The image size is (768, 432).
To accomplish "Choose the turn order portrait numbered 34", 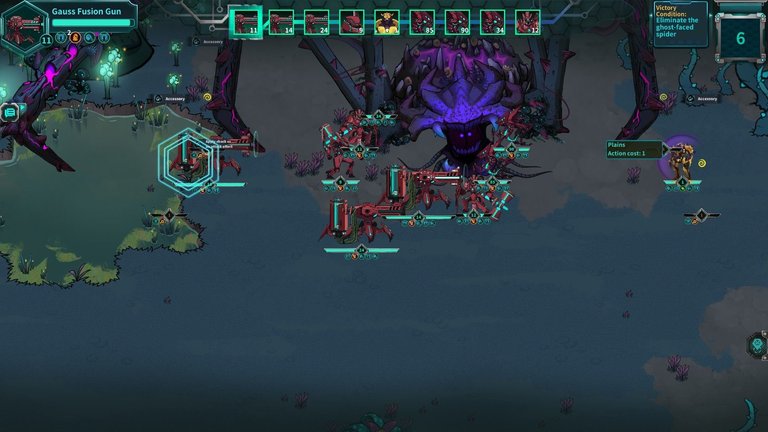I will click(x=493, y=21).
